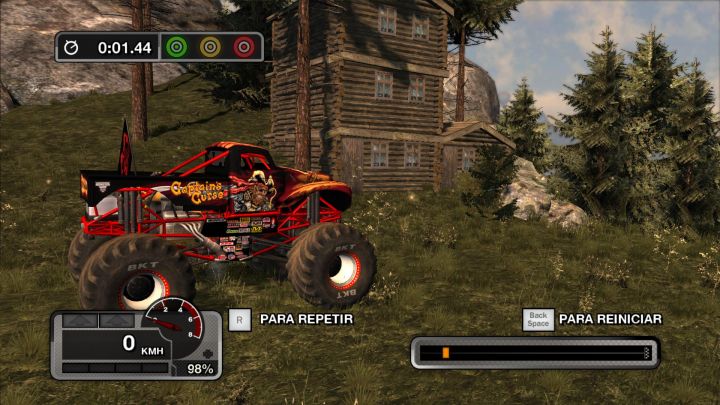Select the red medal target icon

[x=243, y=47]
